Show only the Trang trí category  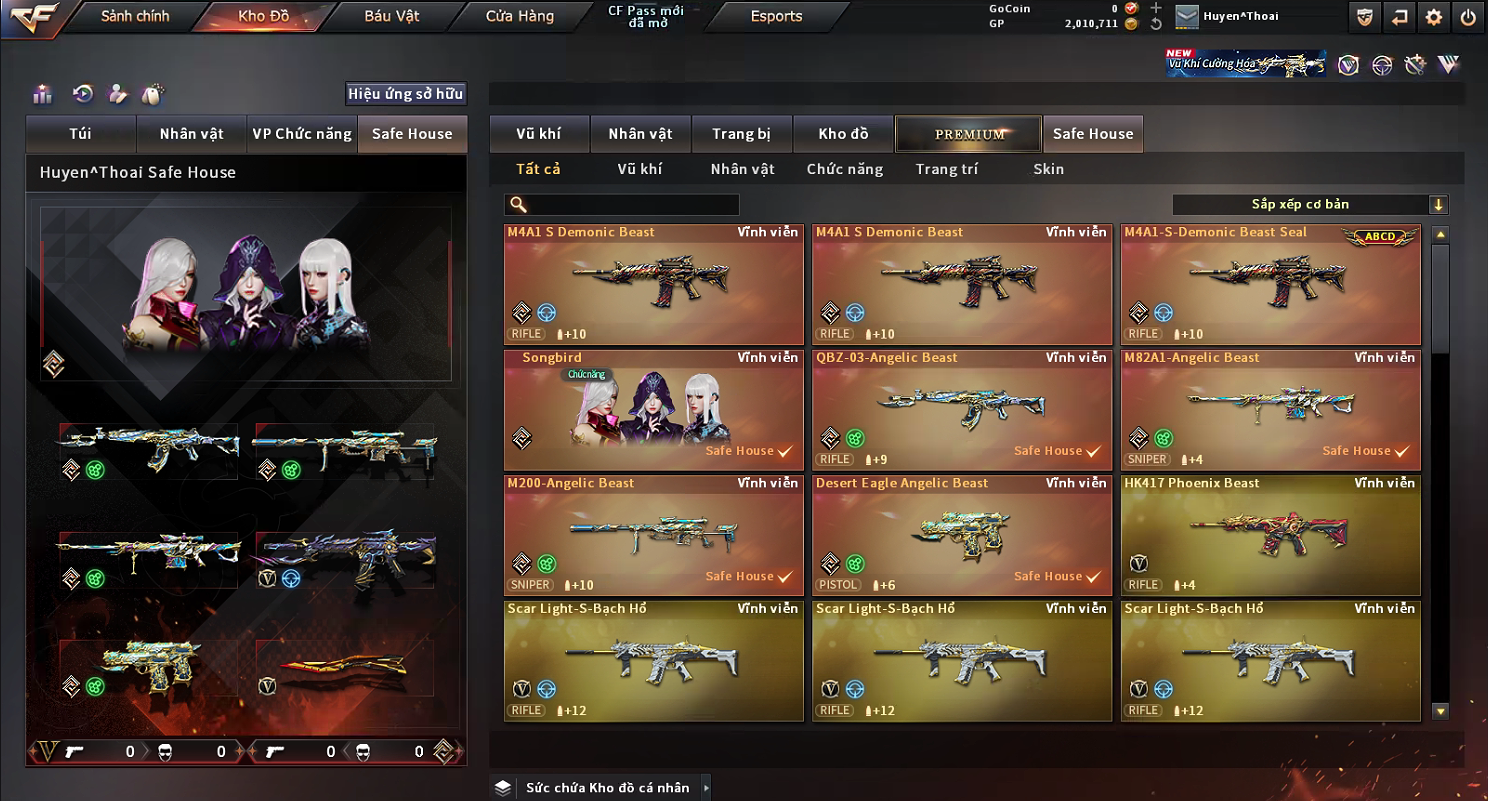pos(946,169)
